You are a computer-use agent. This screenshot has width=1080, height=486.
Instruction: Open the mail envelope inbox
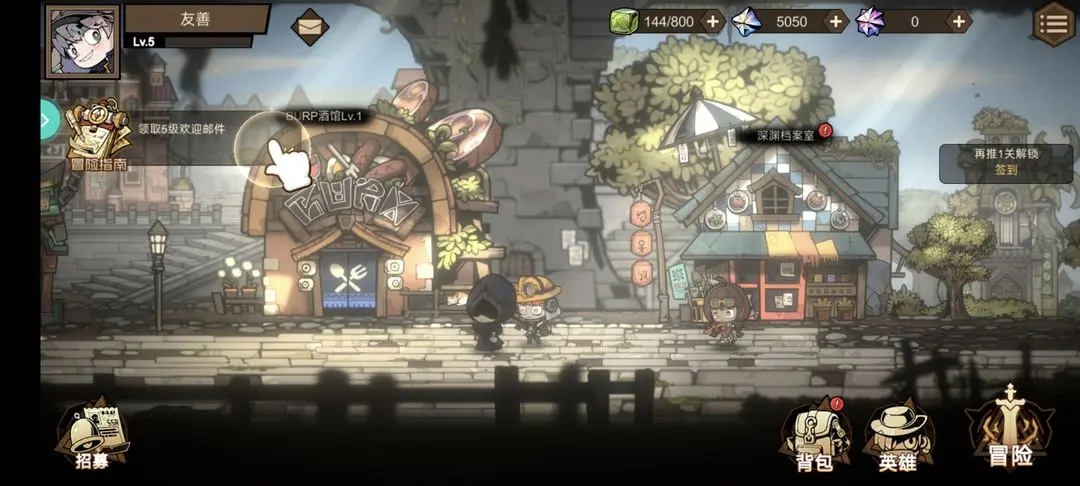(x=310, y=25)
